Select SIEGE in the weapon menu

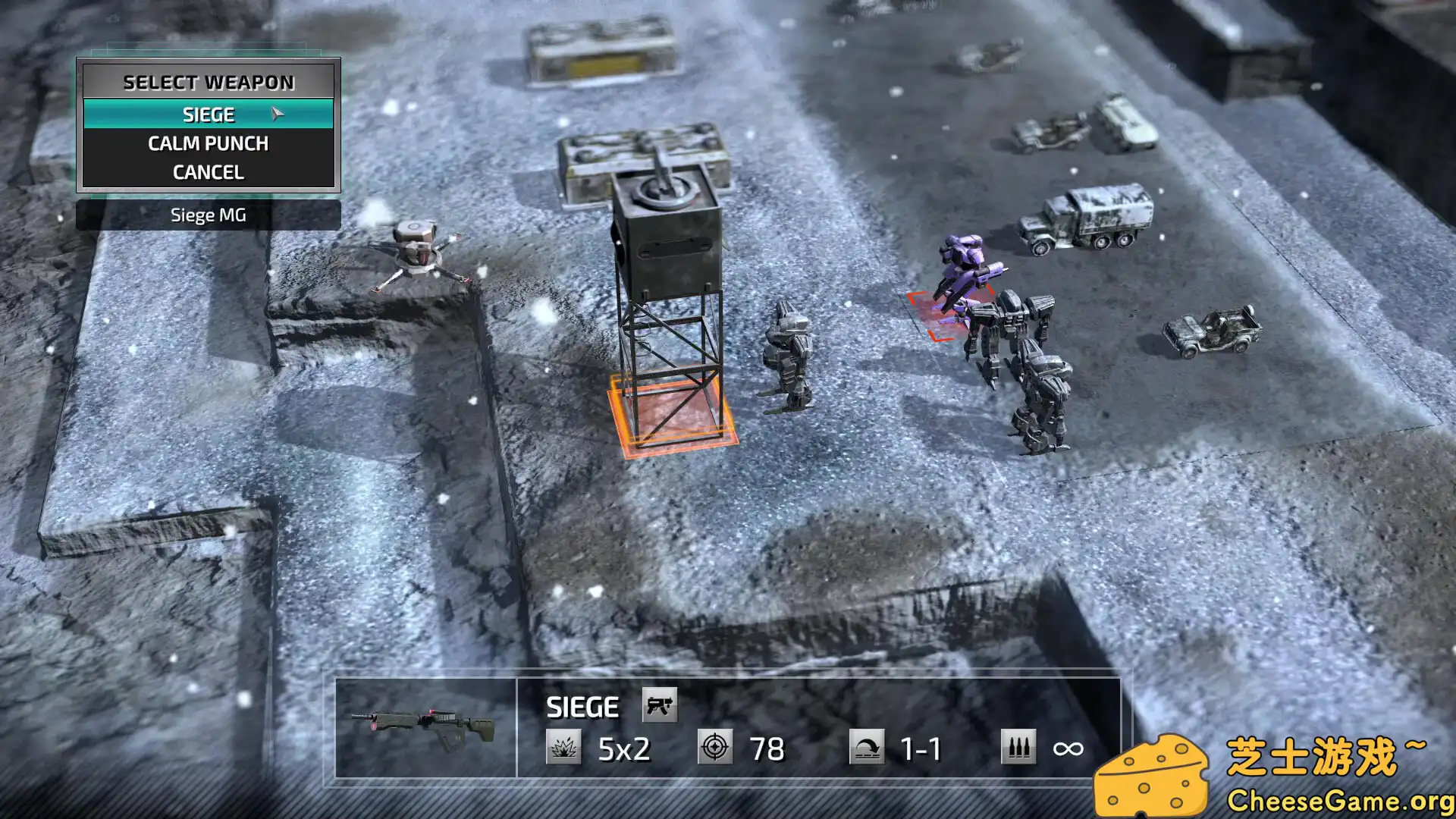(x=209, y=114)
